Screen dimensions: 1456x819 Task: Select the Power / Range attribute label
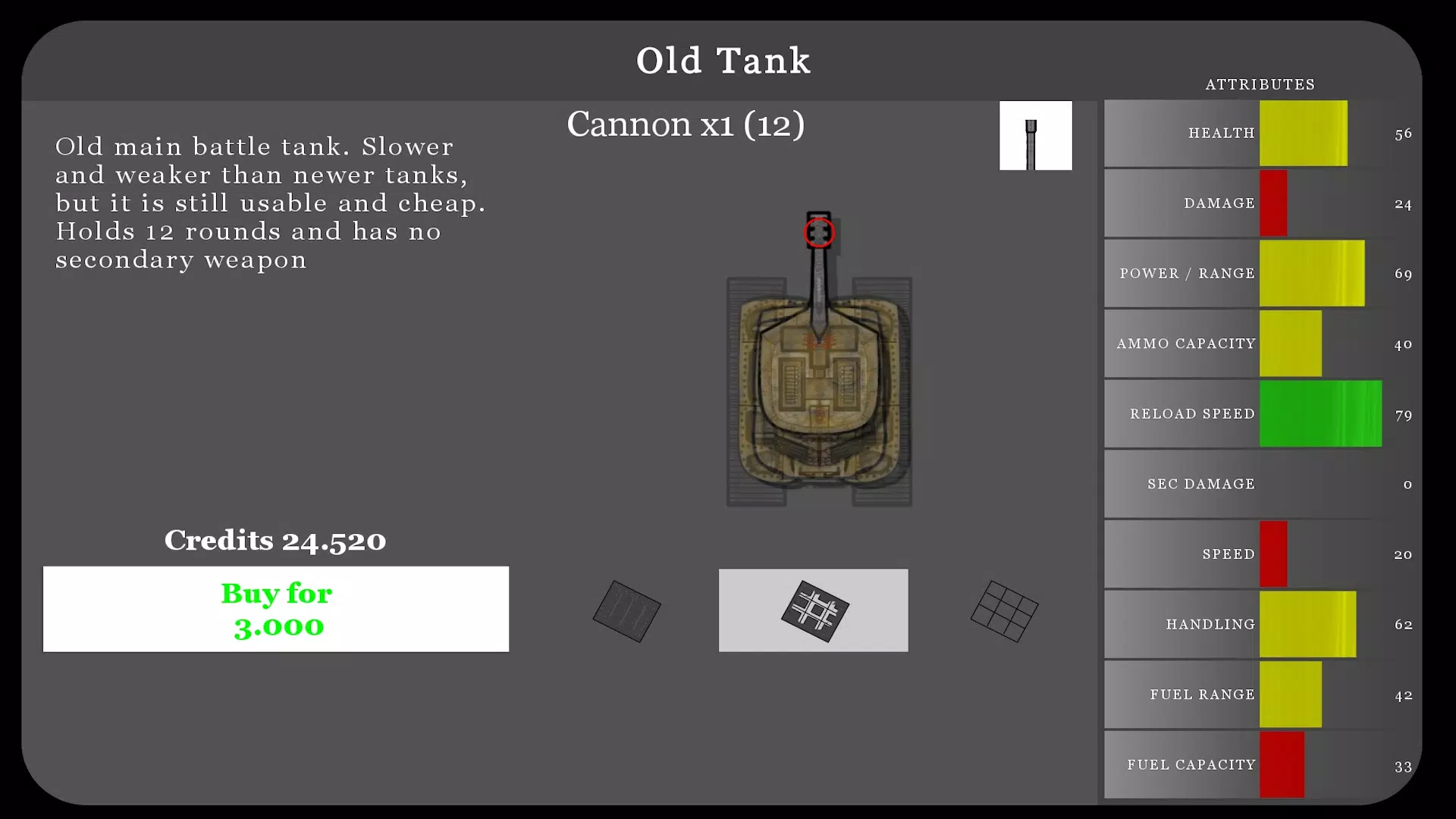click(1187, 274)
